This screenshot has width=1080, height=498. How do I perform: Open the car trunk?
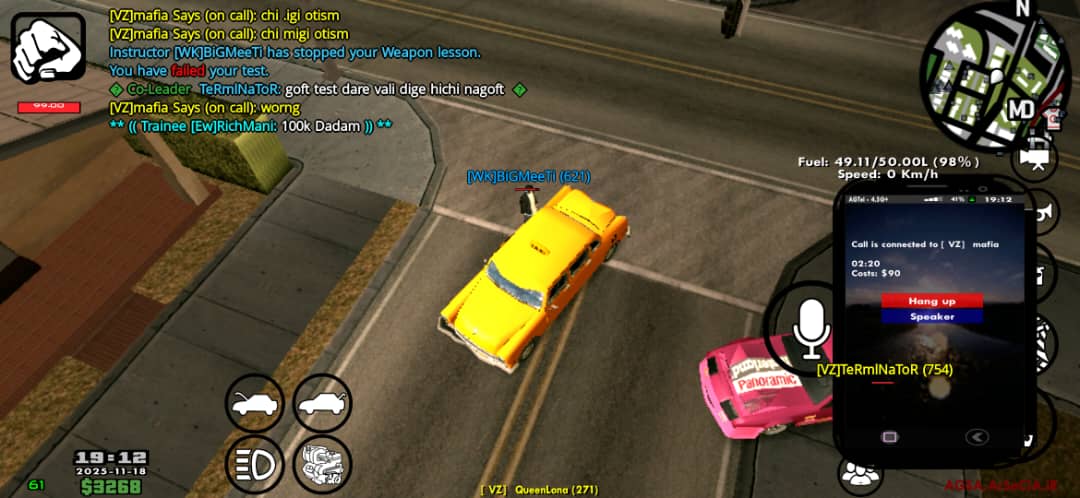tap(322, 404)
